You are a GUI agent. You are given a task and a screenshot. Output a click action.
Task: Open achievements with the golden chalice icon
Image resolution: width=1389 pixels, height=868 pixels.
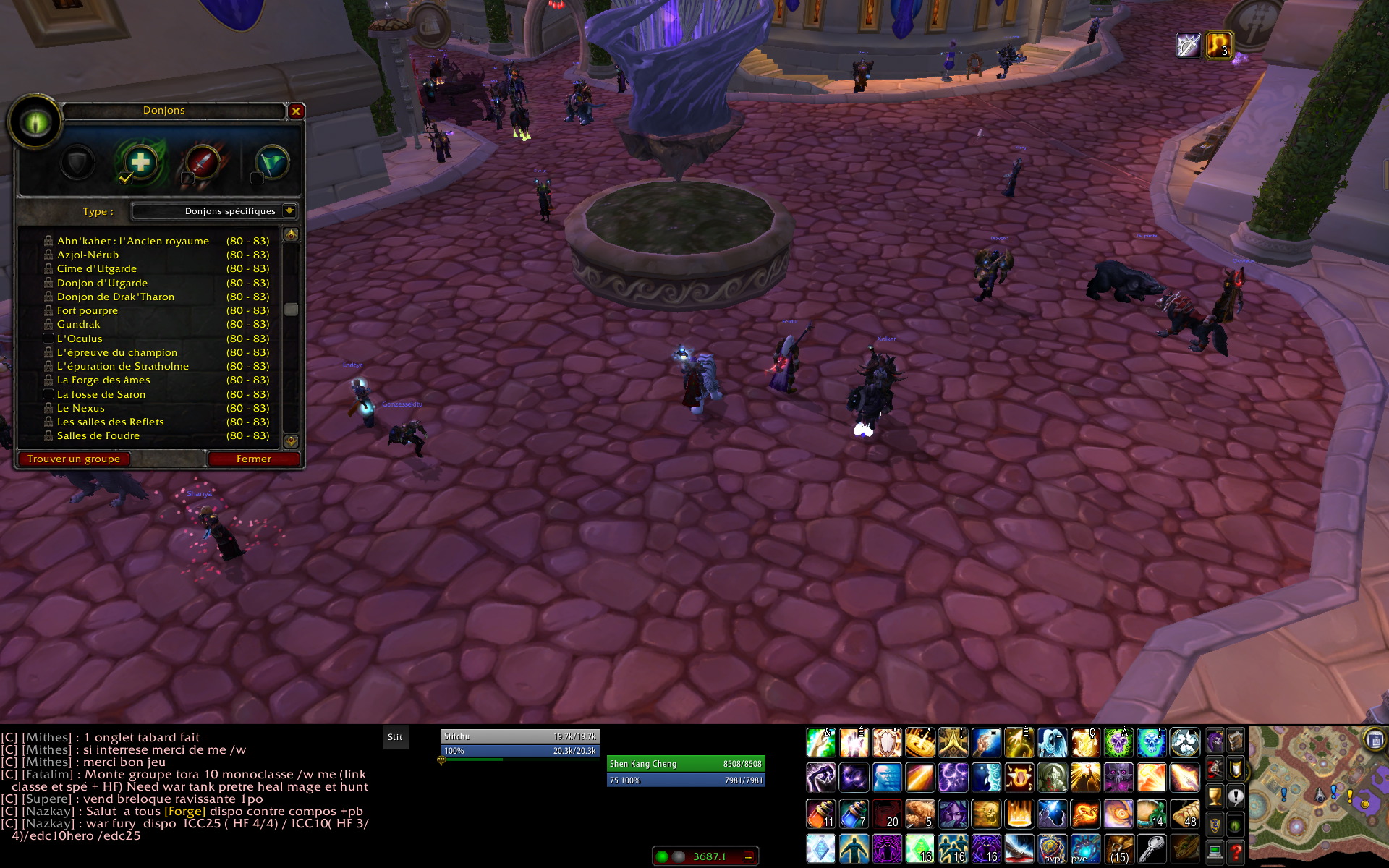1215,797
